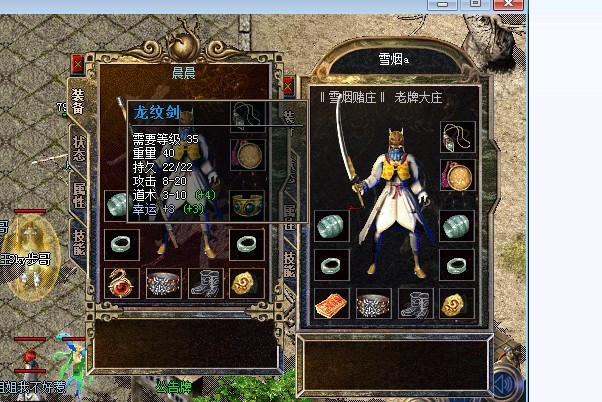This screenshot has width=602, height=402.
Task: Show the 技能 tab of 晨晨's panel
Action: point(78,239)
